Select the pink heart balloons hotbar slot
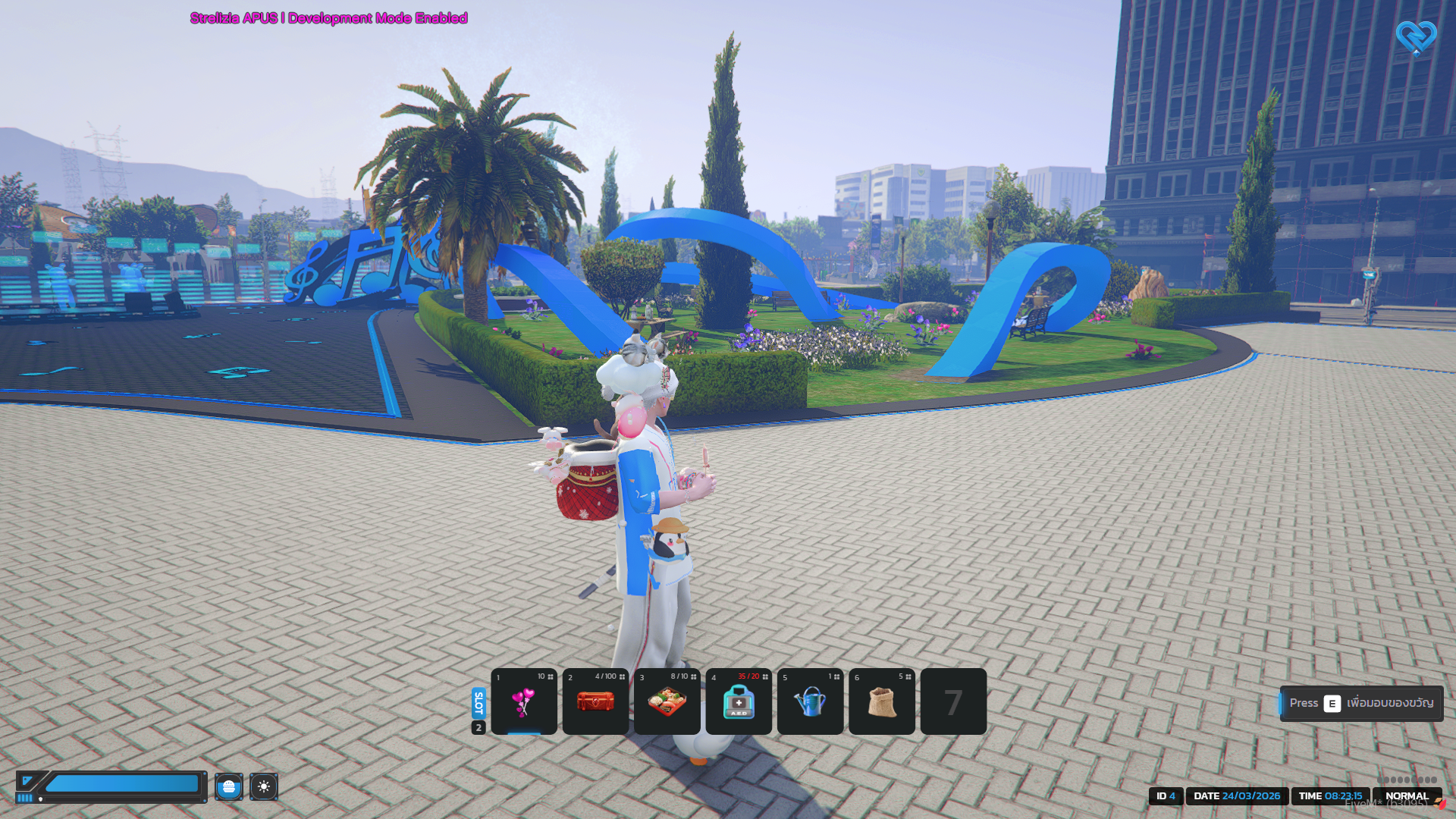Screen dimensions: 1456x819 tap(524, 701)
